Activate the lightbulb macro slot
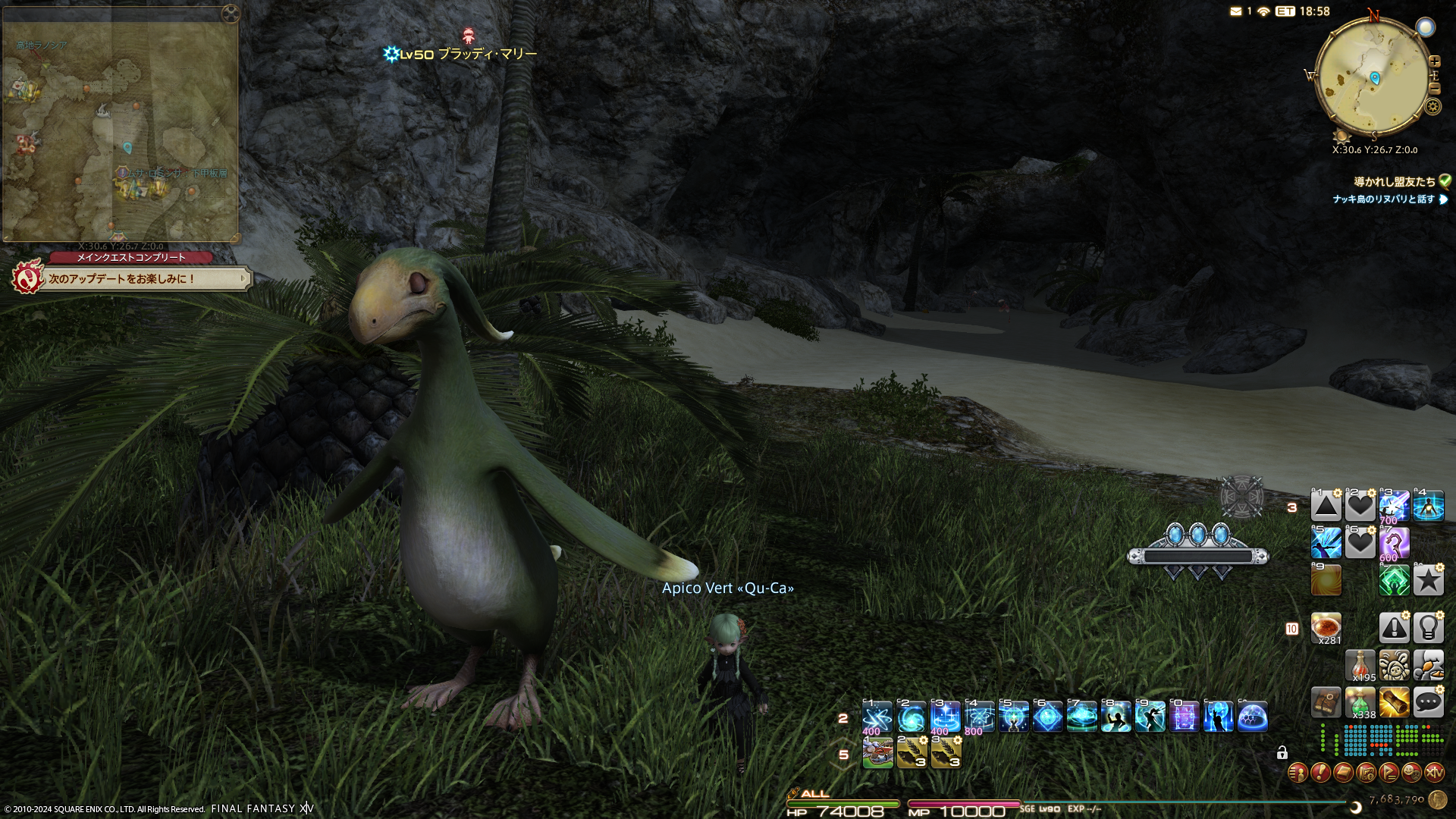 (1428, 628)
